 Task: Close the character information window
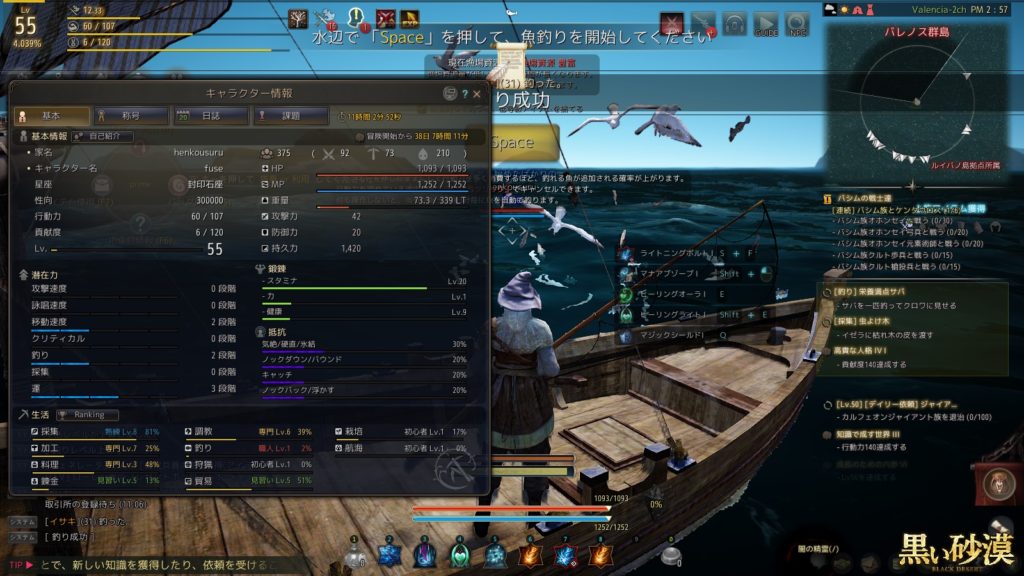pos(476,93)
